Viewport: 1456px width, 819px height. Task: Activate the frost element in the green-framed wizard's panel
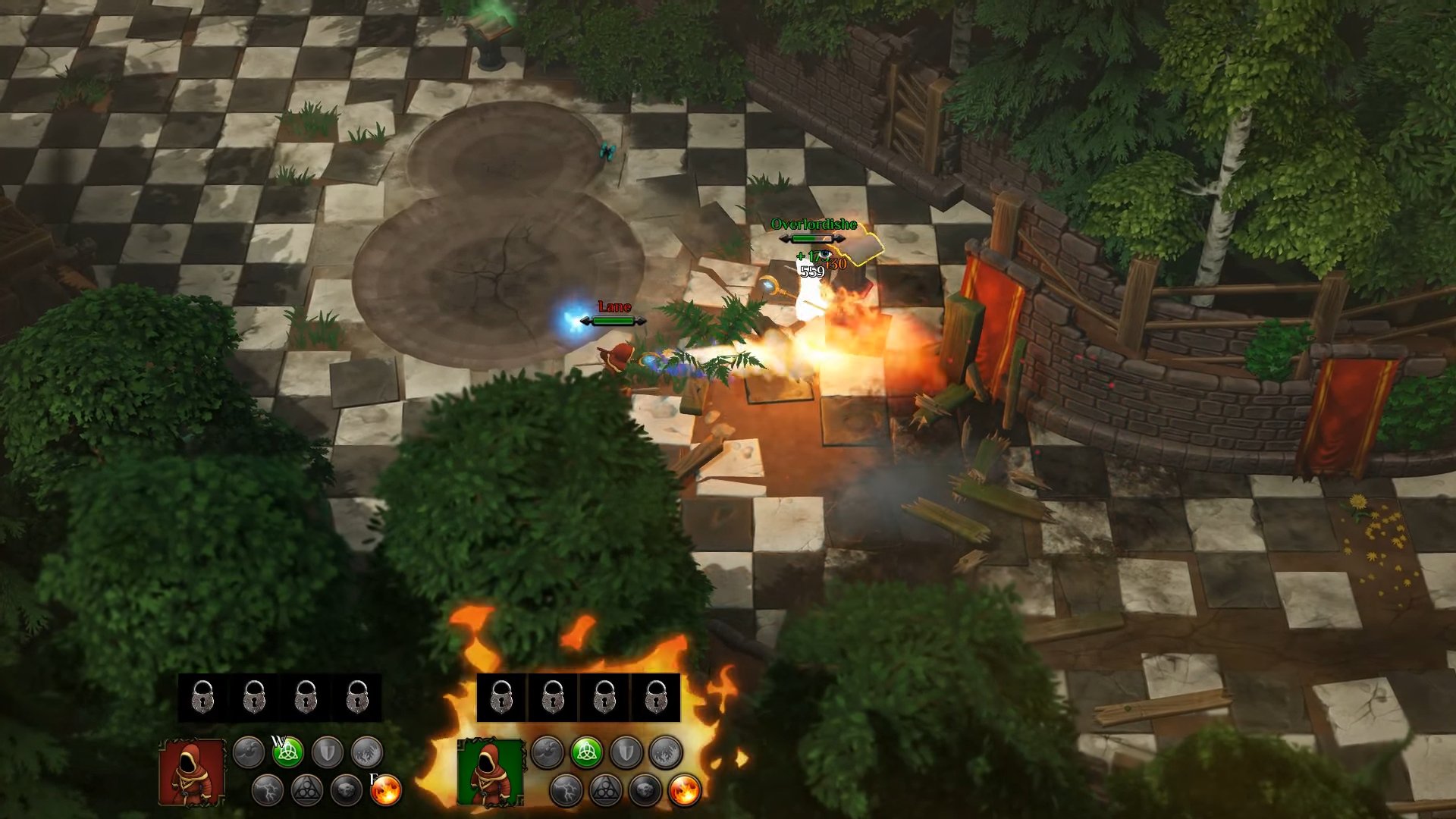click(x=666, y=752)
